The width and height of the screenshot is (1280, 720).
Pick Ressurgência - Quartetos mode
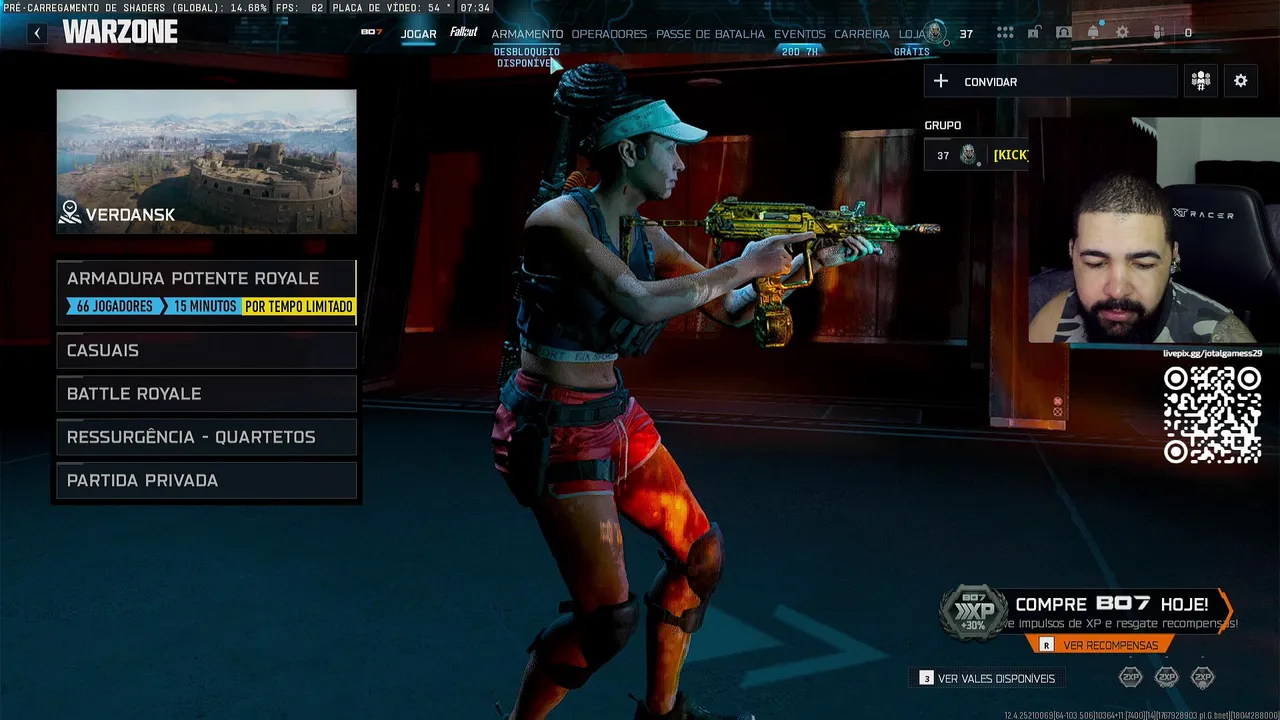(206, 437)
